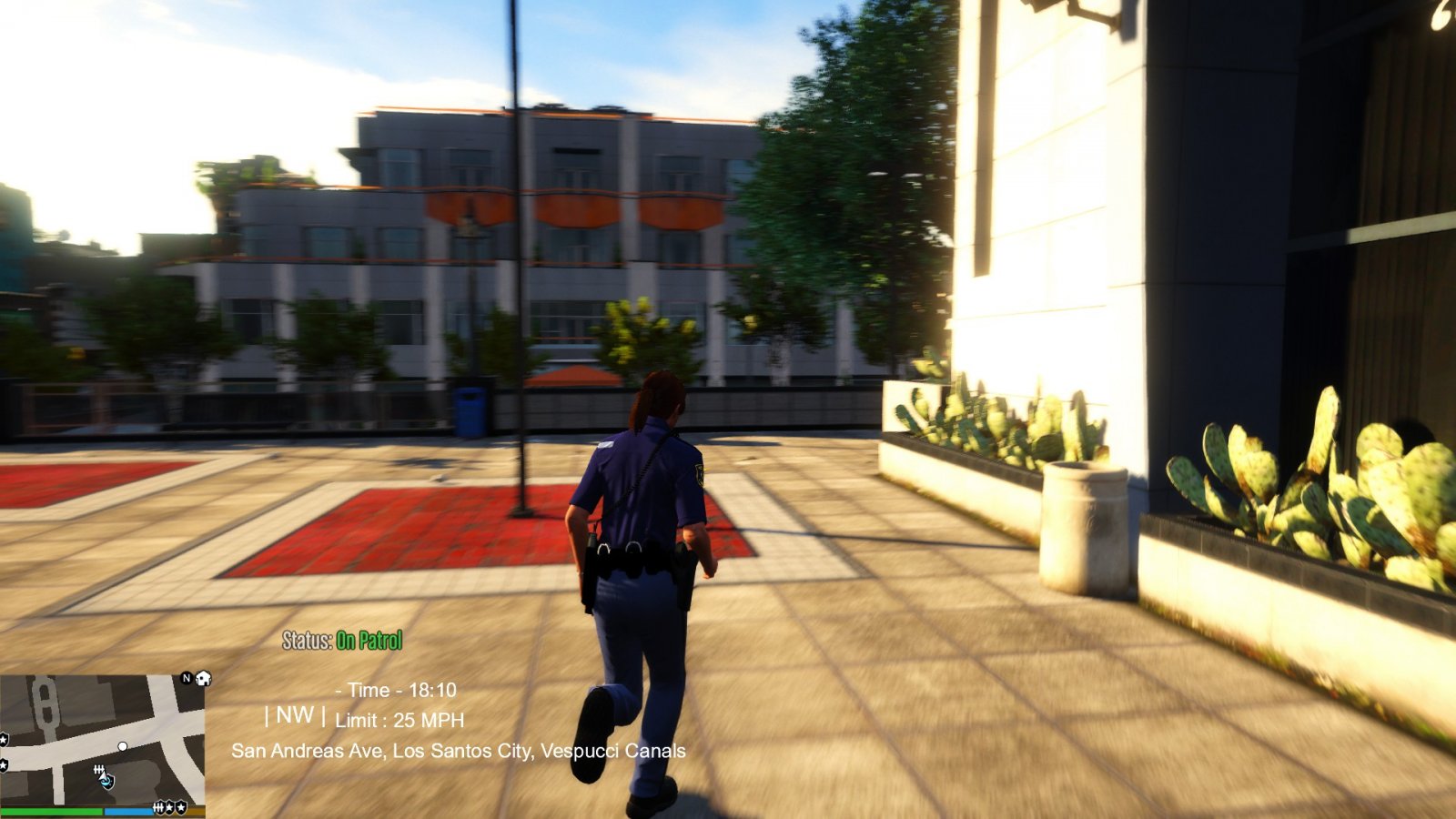Click the police shield blip with star on minimap left
Viewport: 1456px width, 819px height.
click(5, 739)
